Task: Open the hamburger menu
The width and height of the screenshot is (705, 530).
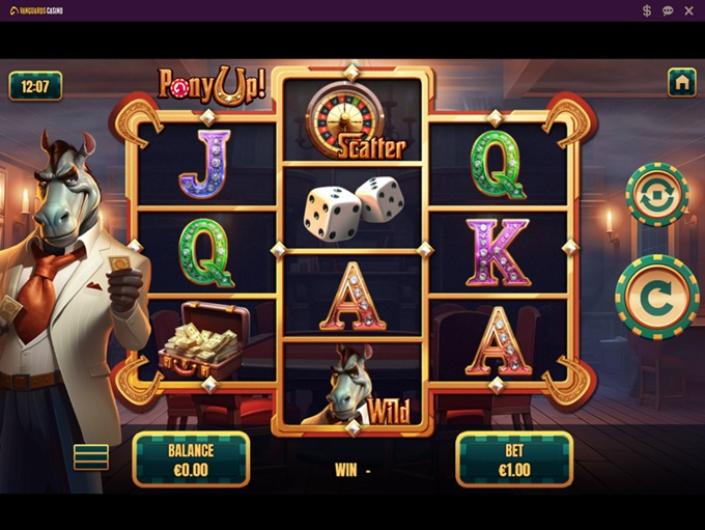Action: (91, 457)
